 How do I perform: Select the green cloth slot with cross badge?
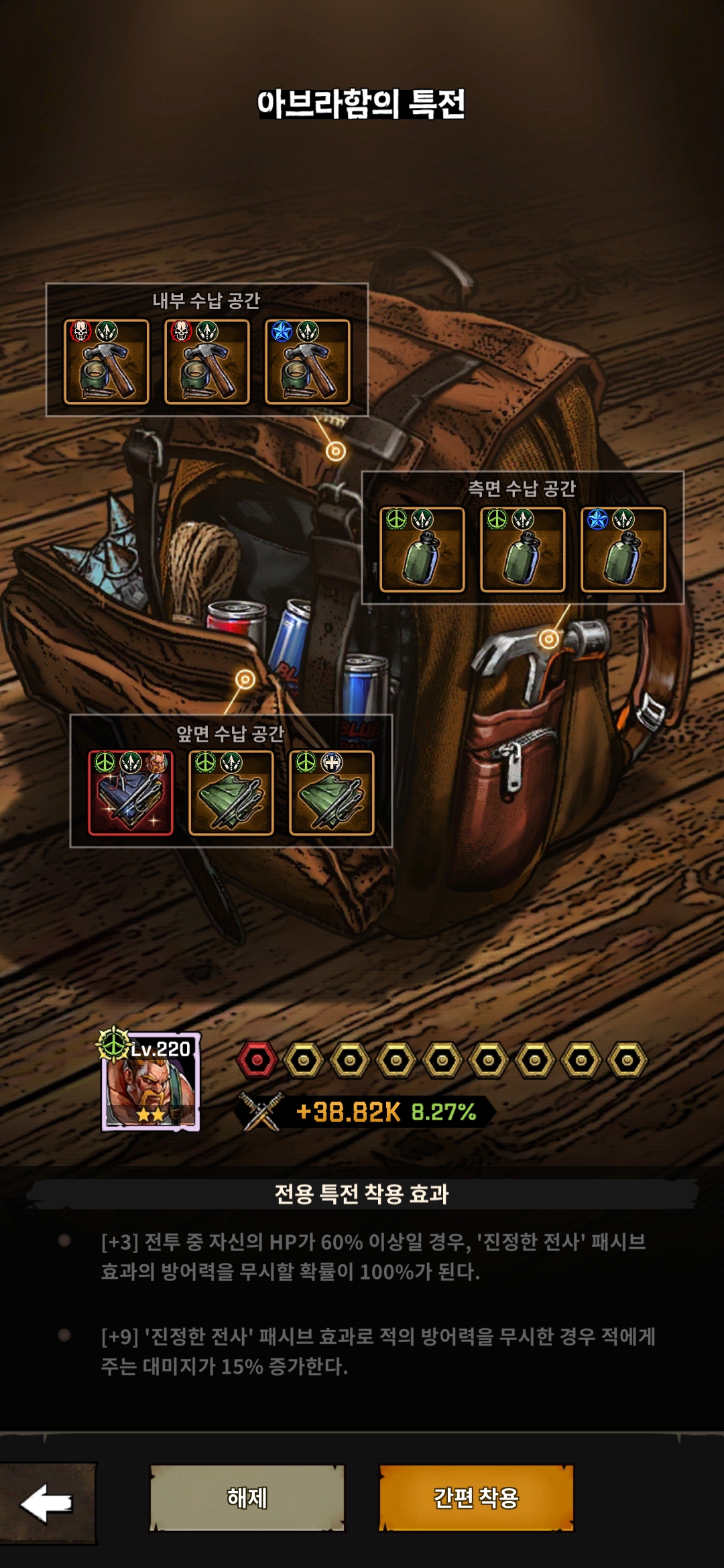[x=332, y=793]
